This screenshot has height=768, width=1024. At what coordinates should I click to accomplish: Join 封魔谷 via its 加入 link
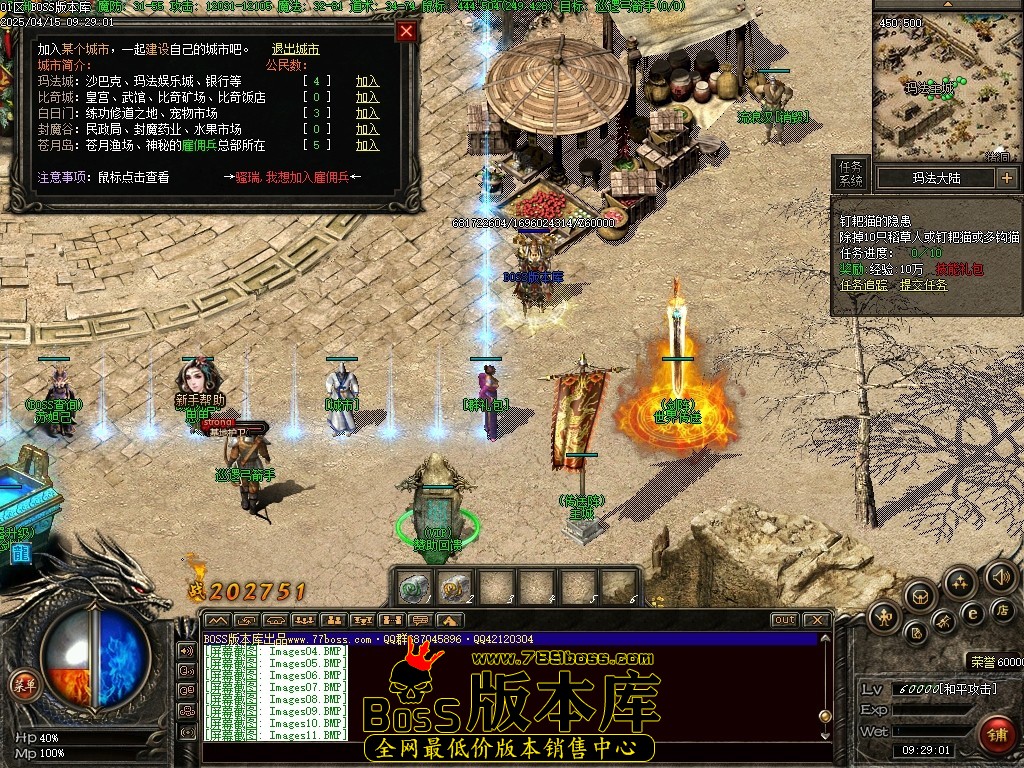click(367, 129)
